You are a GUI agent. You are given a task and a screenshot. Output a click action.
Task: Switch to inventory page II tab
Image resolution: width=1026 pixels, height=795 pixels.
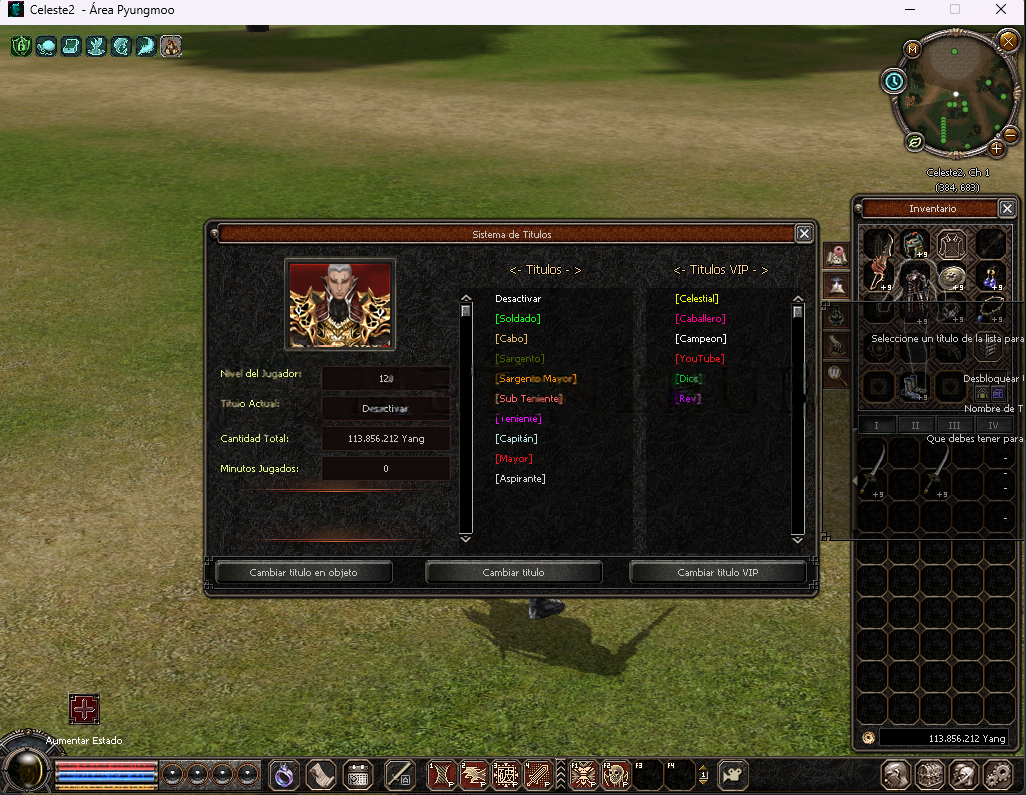click(915, 426)
